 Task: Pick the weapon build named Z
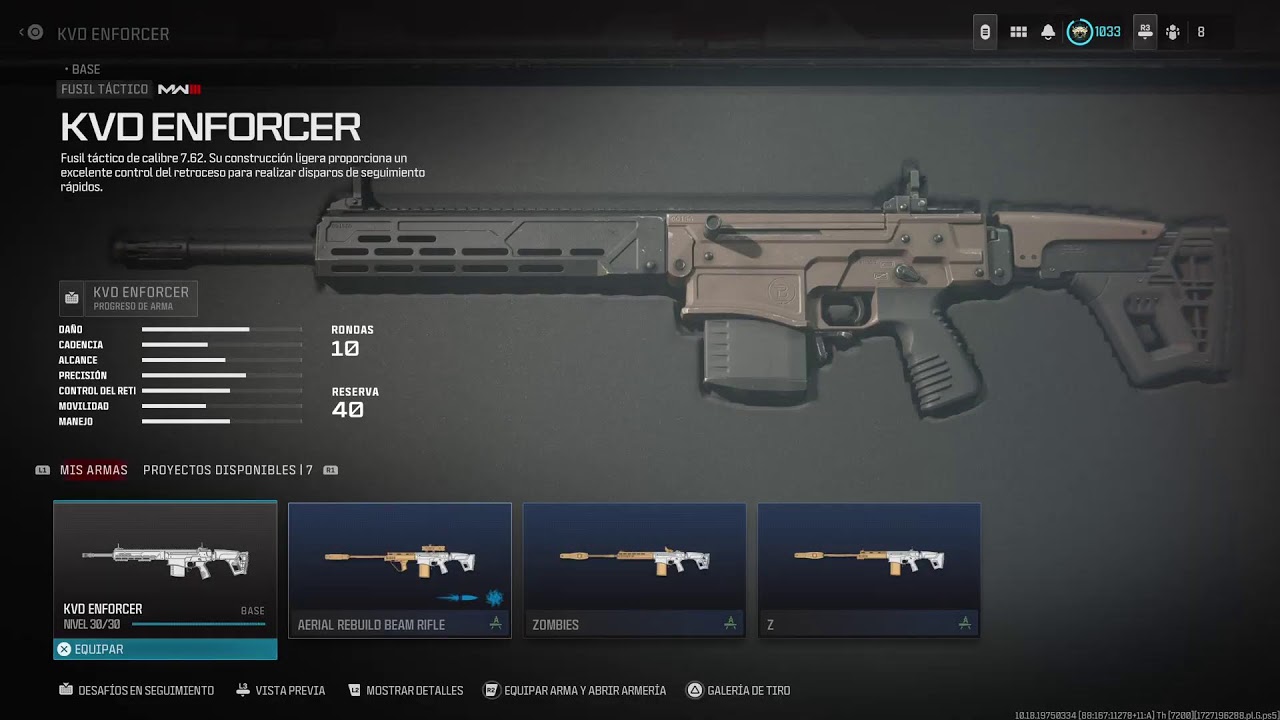click(x=869, y=570)
